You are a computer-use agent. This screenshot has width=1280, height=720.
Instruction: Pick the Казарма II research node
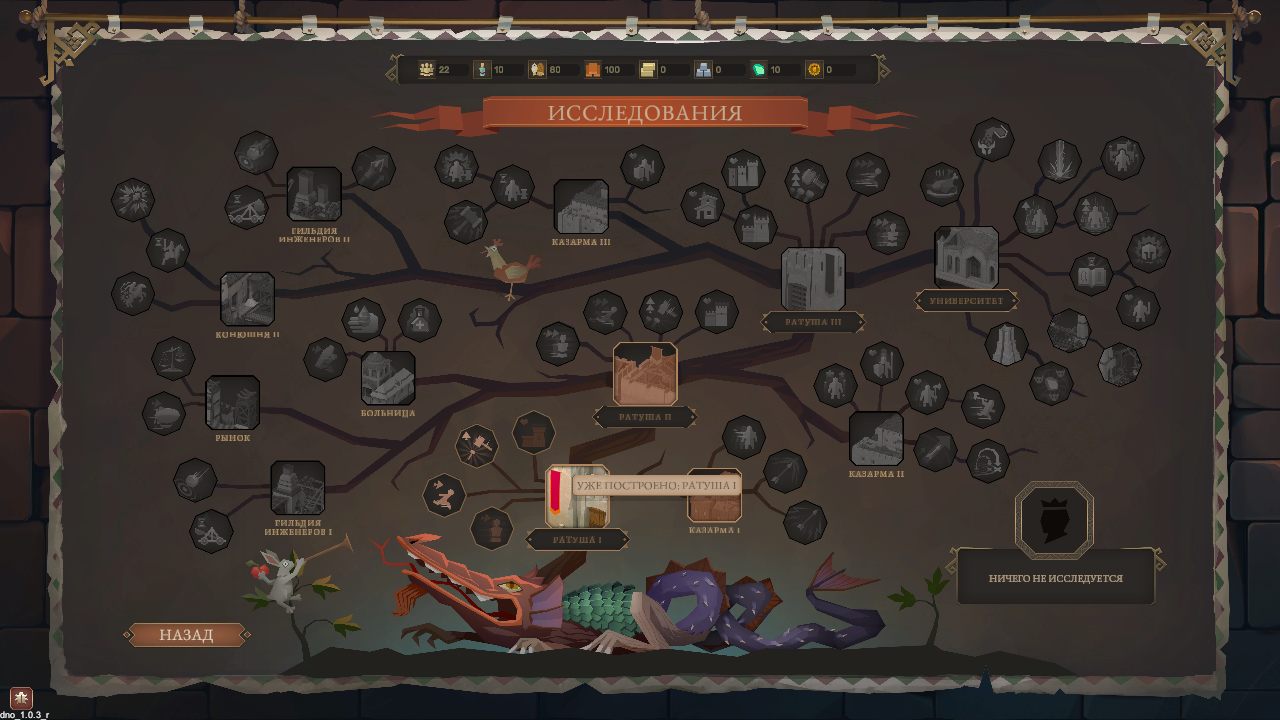(876, 439)
